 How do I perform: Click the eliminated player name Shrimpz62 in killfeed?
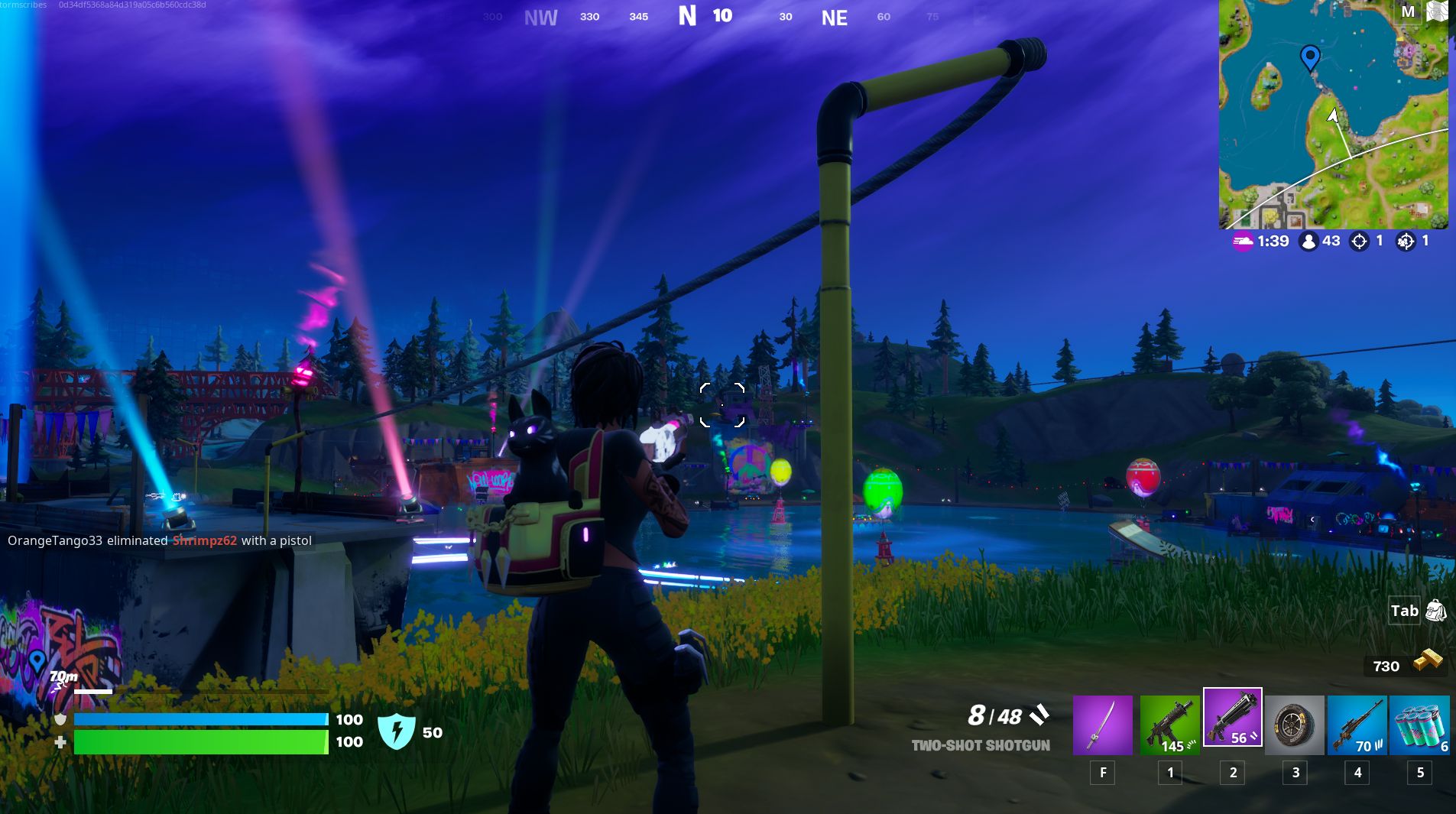(205, 540)
